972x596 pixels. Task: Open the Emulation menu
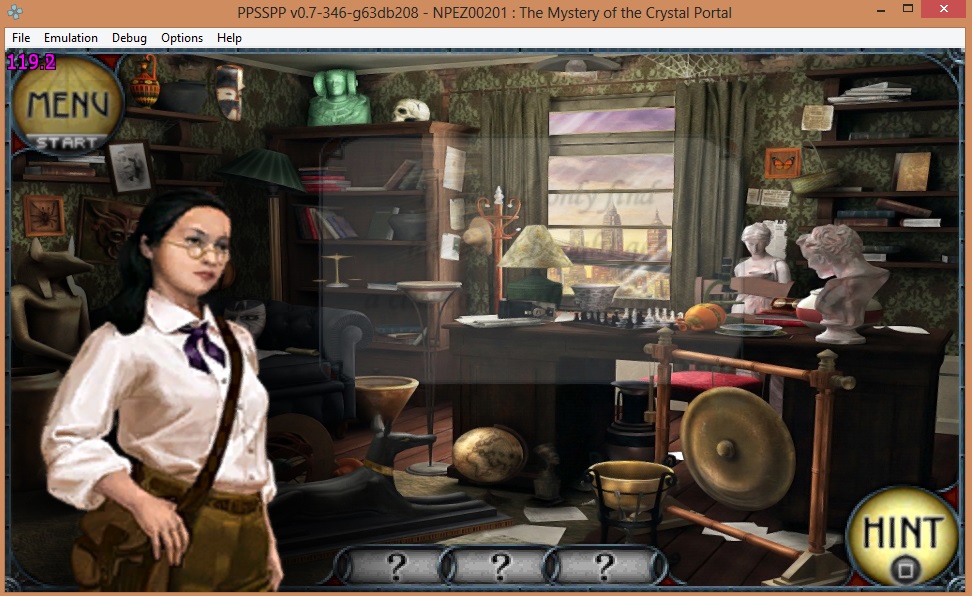click(x=71, y=38)
